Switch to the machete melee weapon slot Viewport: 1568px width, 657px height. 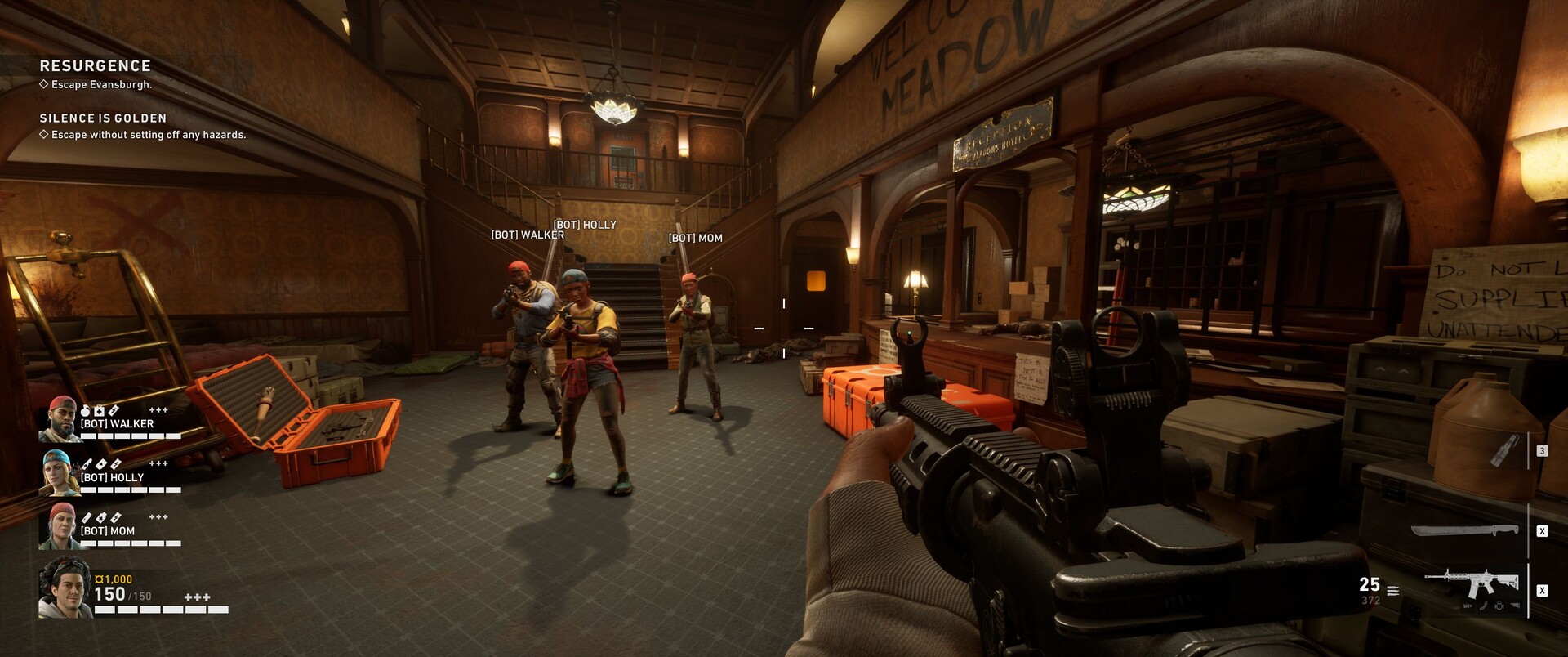tap(1464, 531)
